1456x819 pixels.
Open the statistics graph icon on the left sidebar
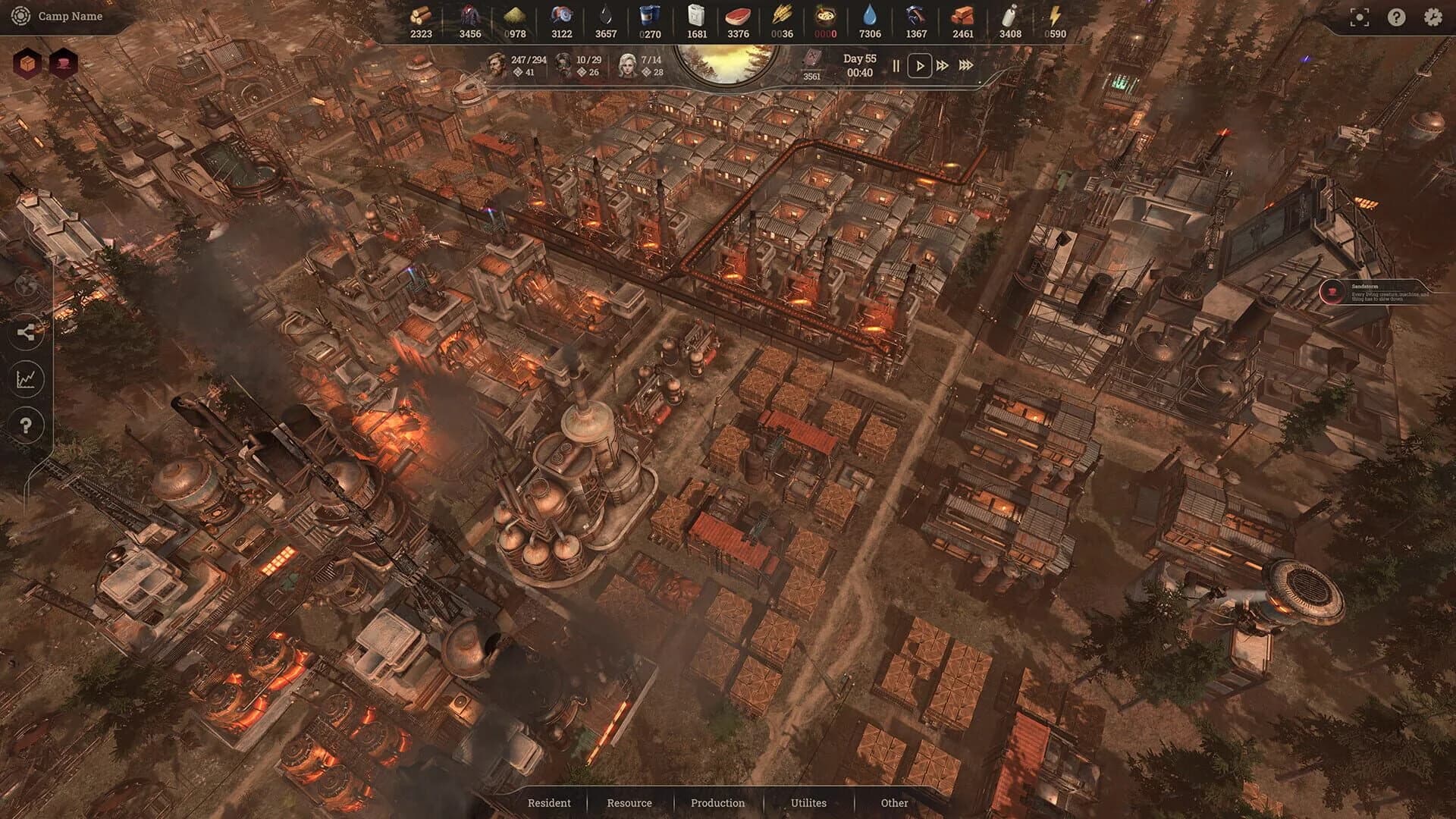(x=28, y=377)
